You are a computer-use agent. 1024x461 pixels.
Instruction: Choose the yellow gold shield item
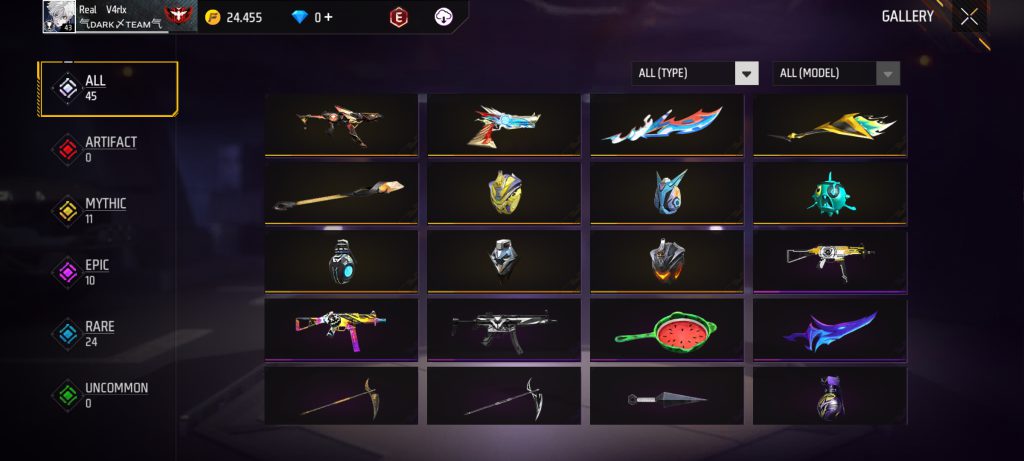tap(504, 193)
